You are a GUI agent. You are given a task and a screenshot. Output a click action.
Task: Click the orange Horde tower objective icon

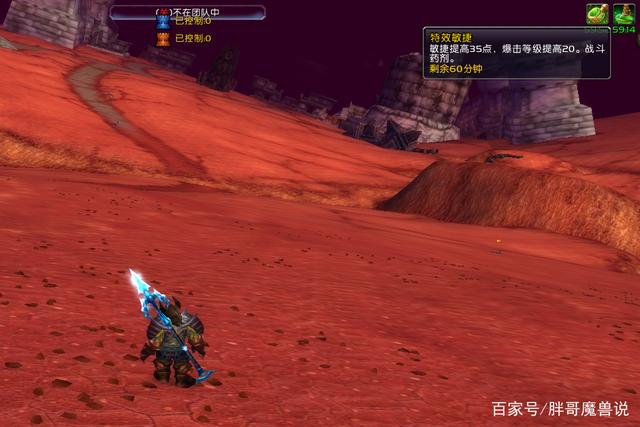tap(163, 39)
